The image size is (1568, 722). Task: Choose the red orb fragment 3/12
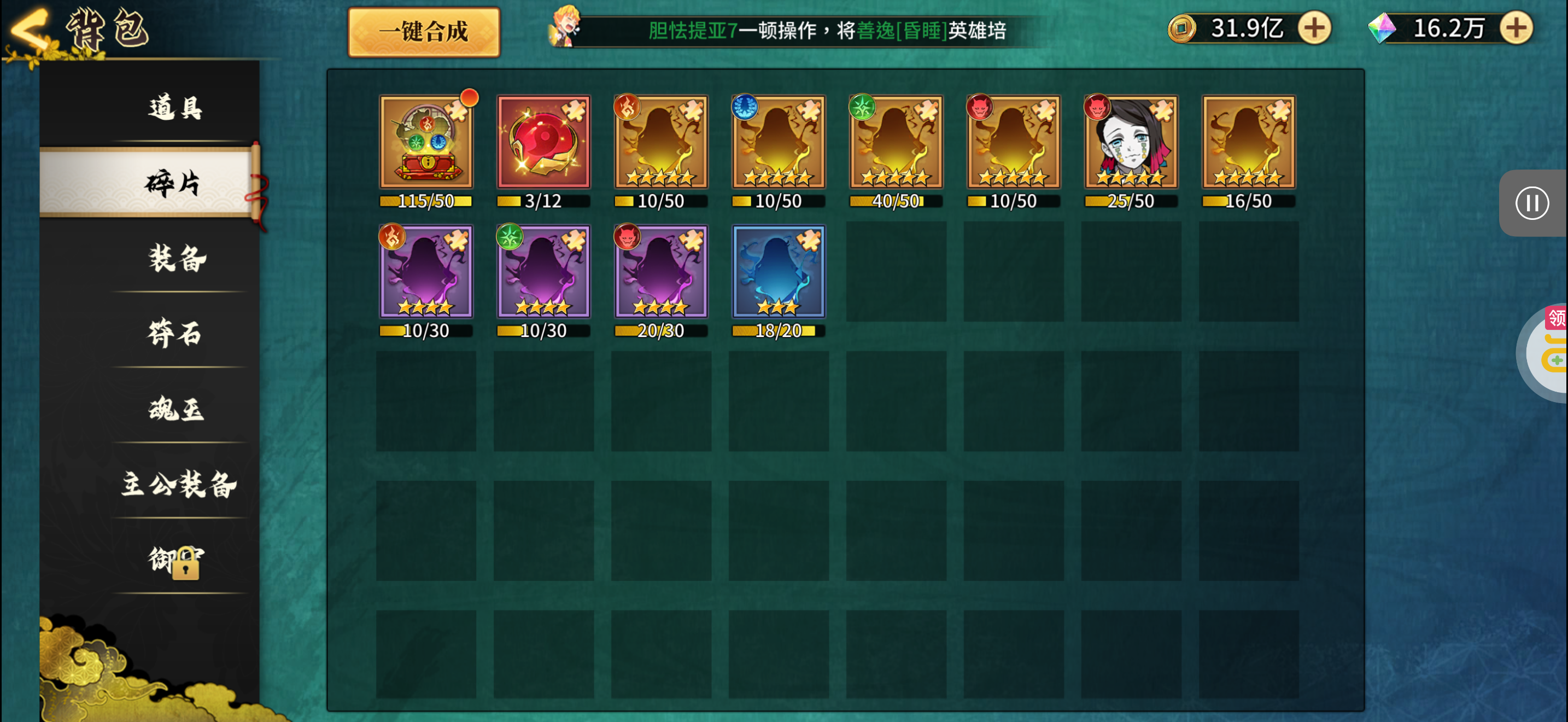[543, 142]
